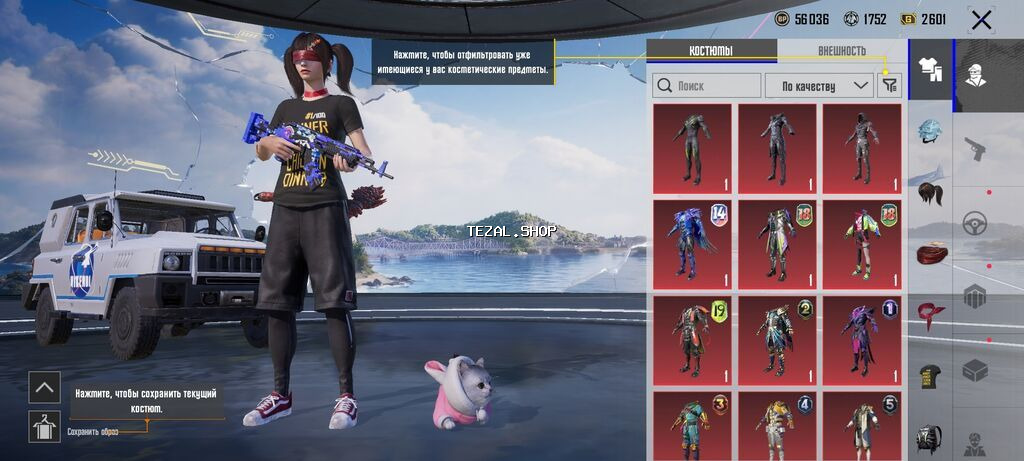Switch to the Костюмы tab
1024x461 pixels.
click(711, 51)
